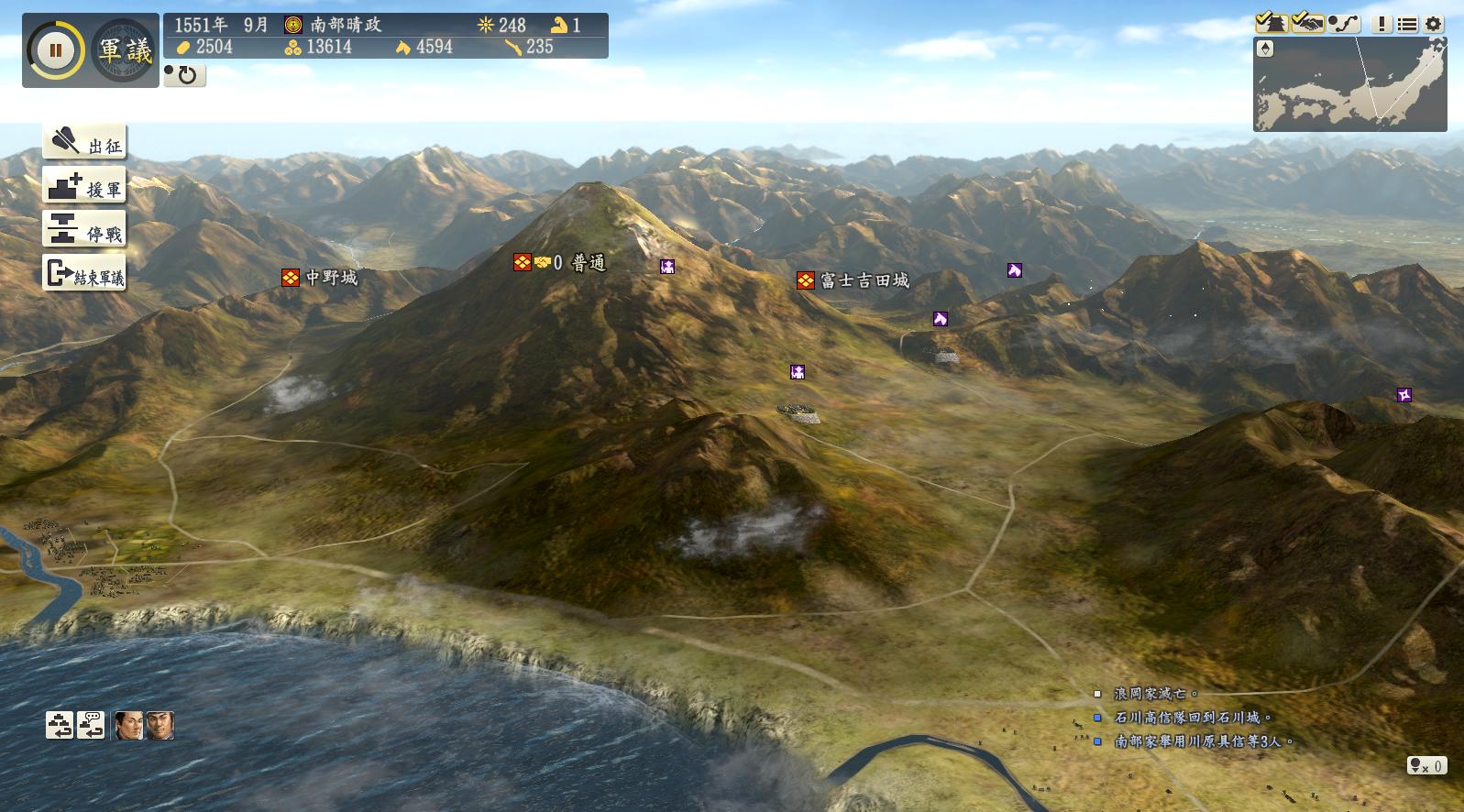Click the castle speech-bubble return button
The image size is (1464, 812).
point(91,725)
